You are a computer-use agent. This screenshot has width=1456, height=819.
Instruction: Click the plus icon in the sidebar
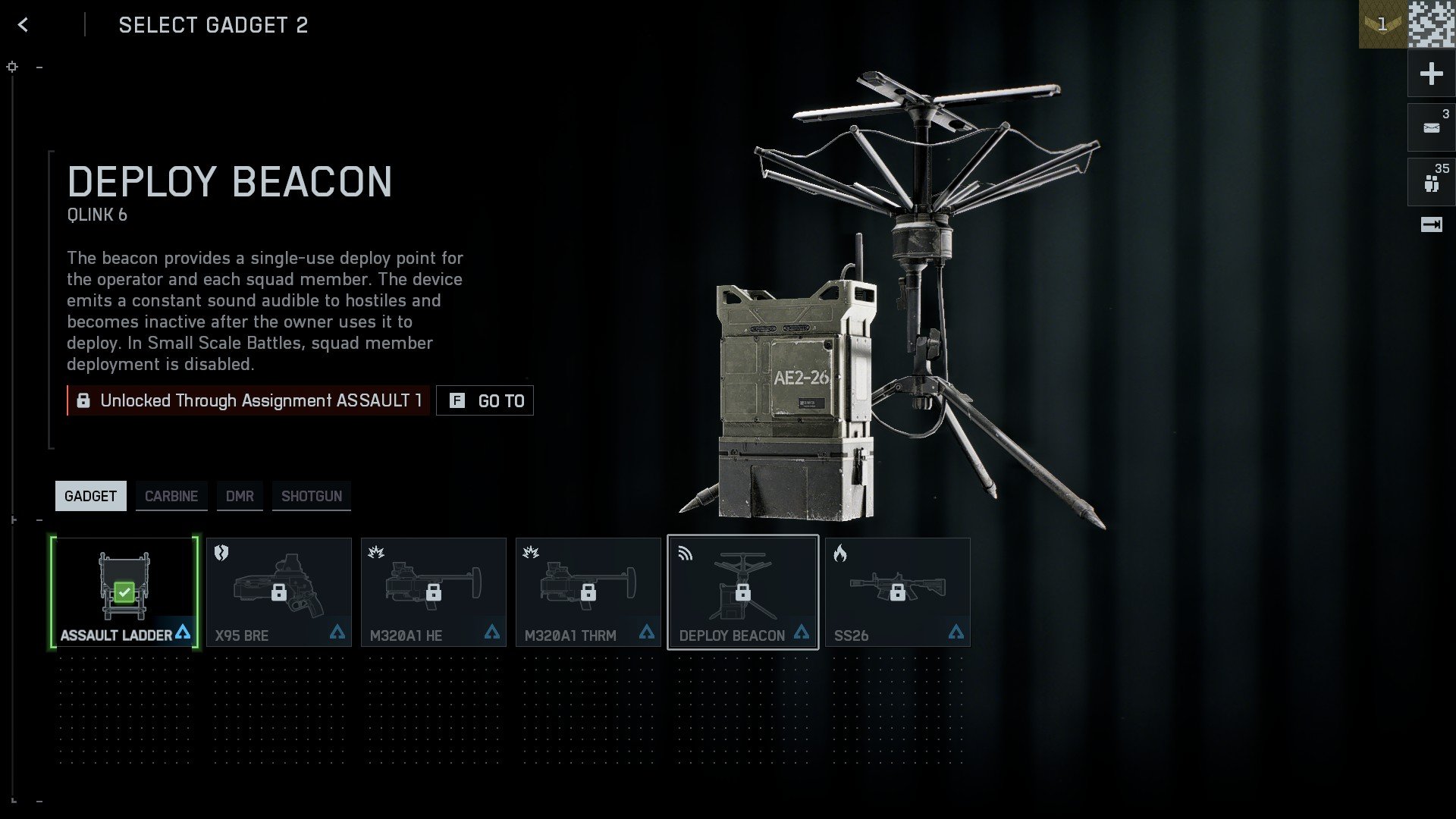pyautogui.click(x=1431, y=74)
